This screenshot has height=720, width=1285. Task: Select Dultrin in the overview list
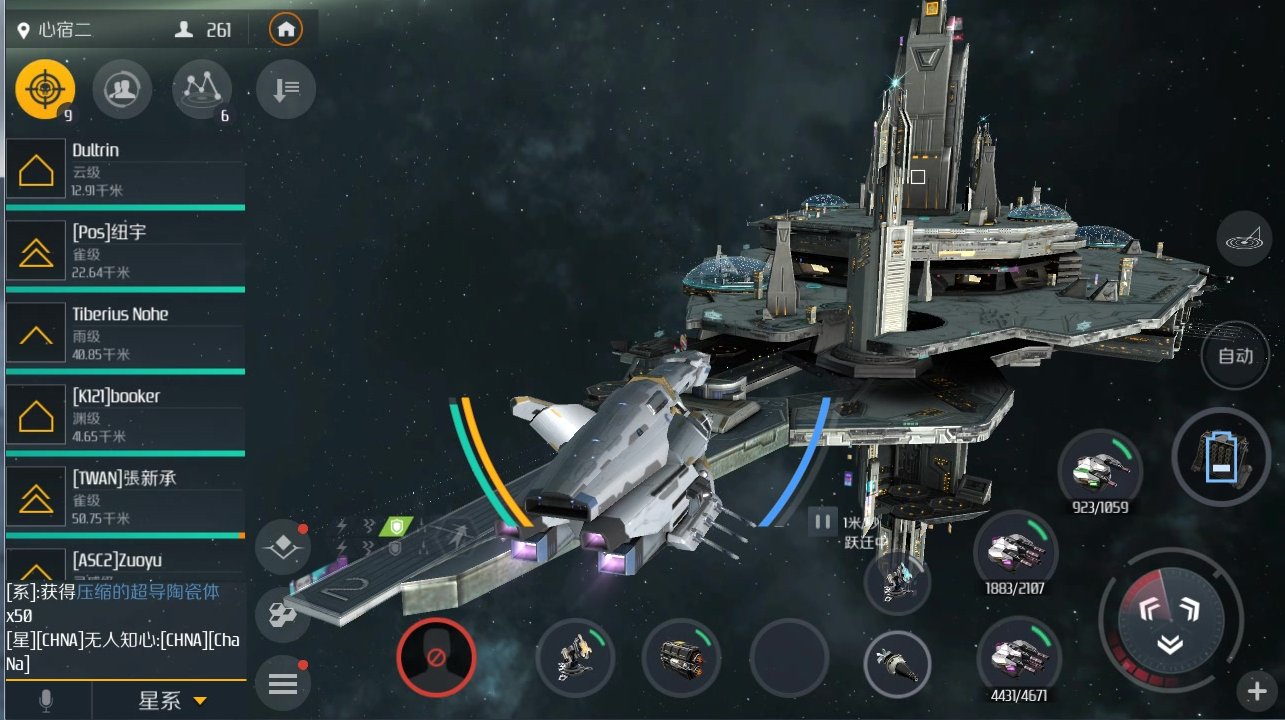(125, 169)
